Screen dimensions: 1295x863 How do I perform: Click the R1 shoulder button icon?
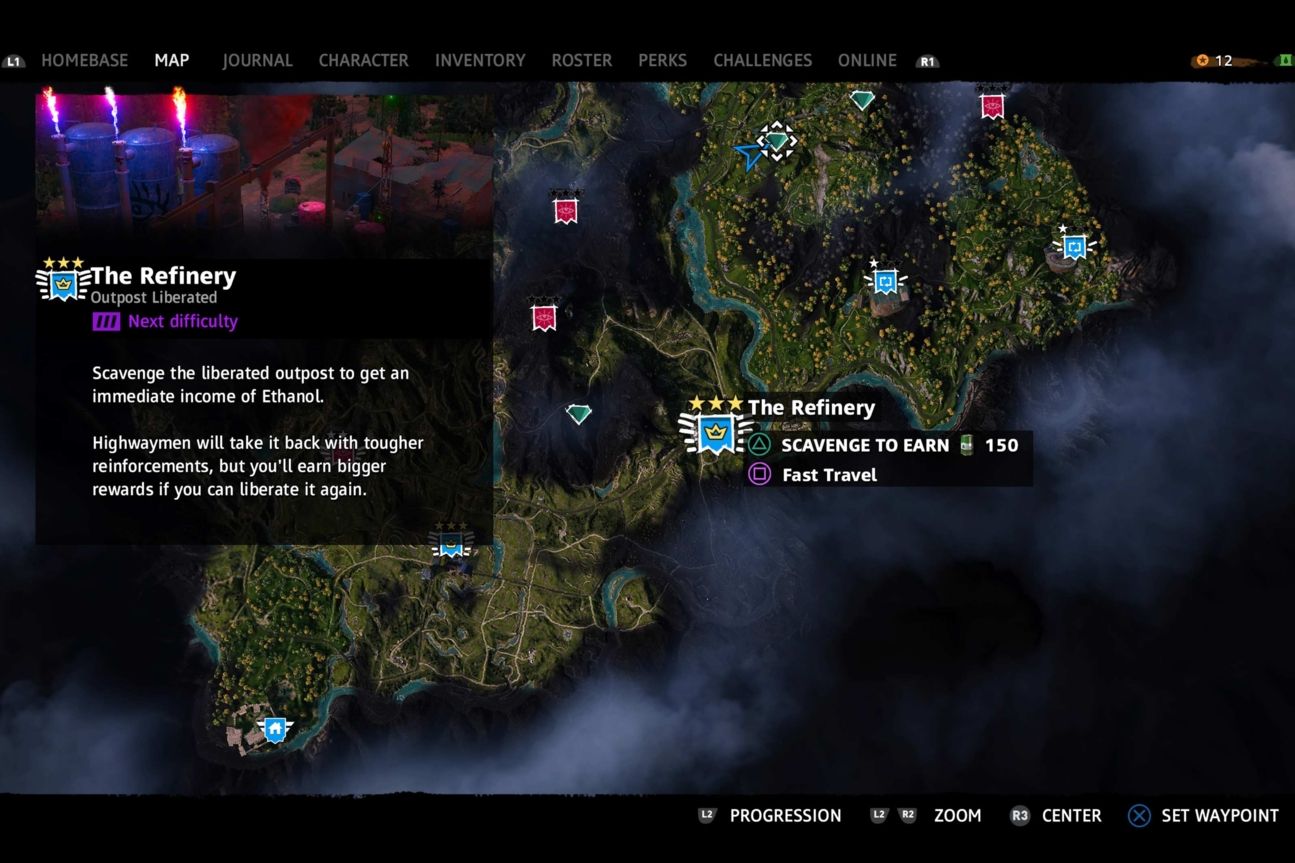coord(926,61)
